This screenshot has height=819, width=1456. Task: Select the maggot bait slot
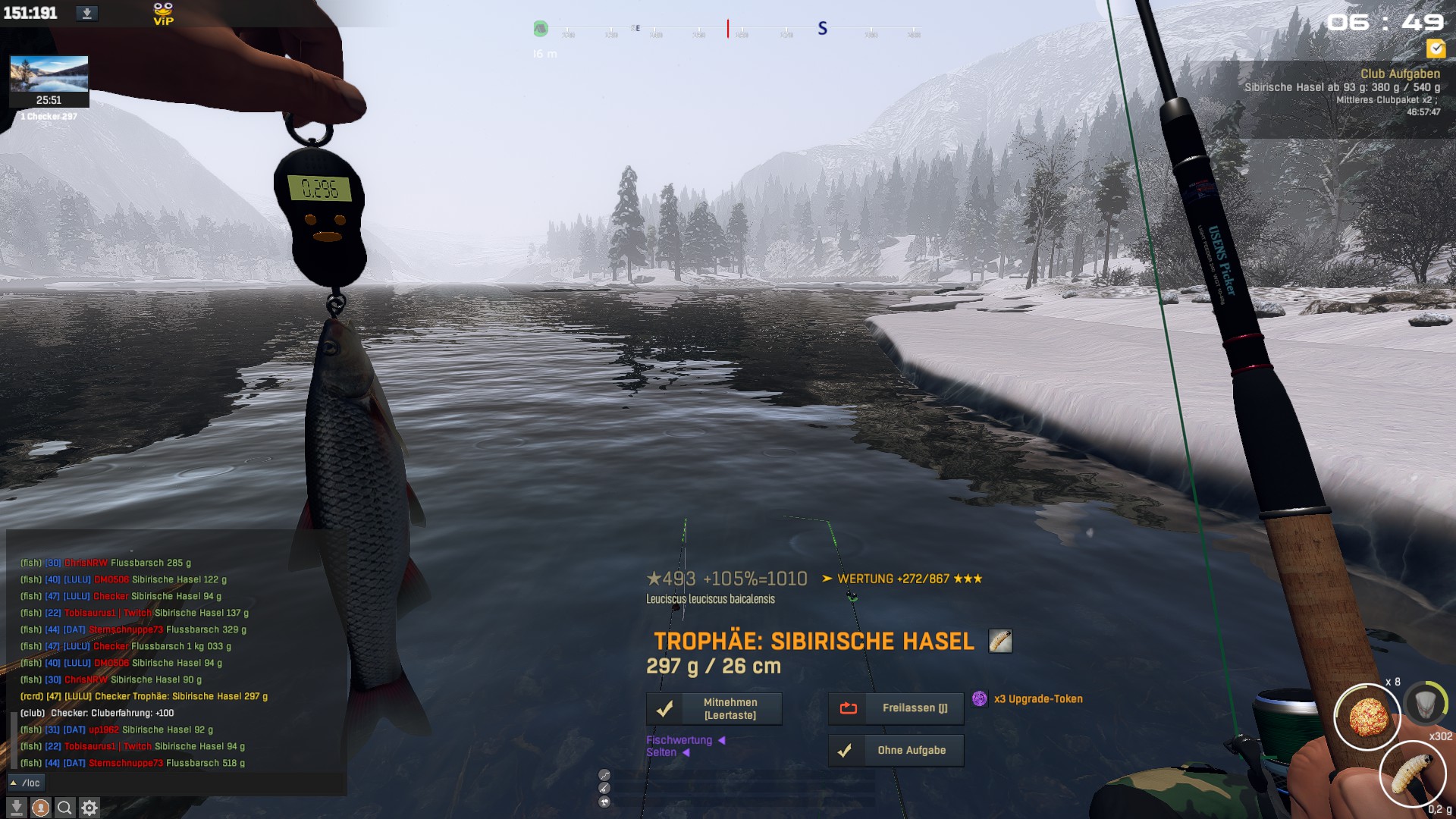coord(1412,773)
